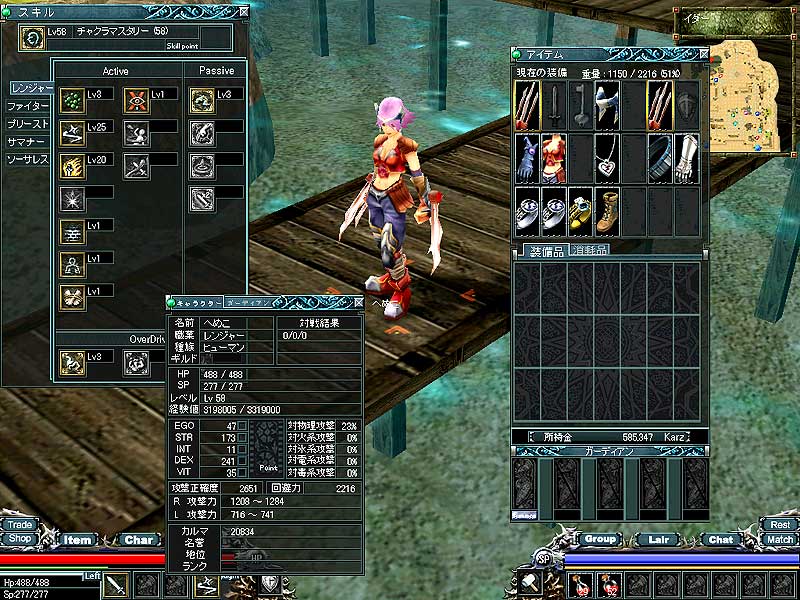Open the Shop button
800x600 pixels.
point(19,538)
